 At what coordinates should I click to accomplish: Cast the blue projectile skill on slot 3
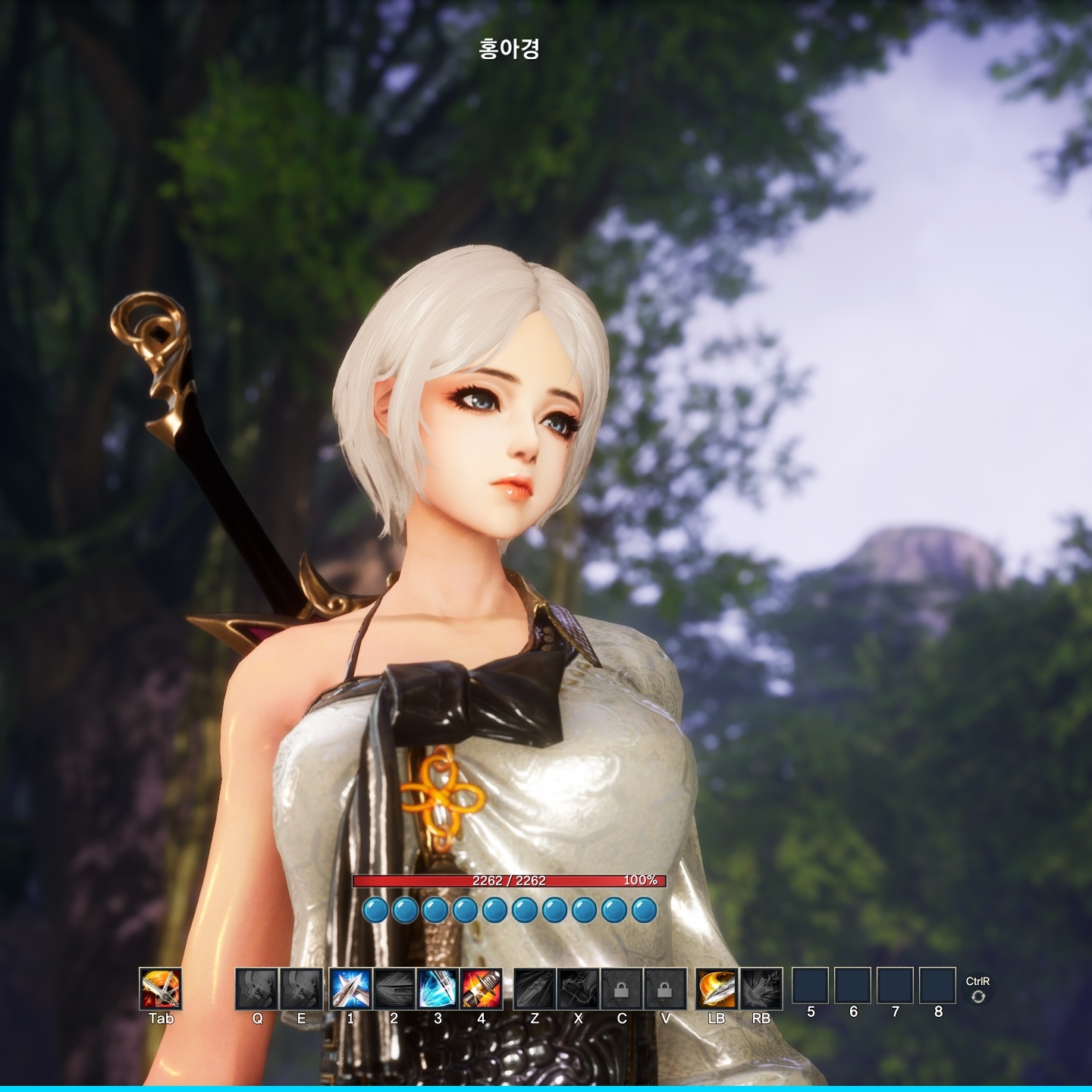pyautogui.click(x=437, y=990)
